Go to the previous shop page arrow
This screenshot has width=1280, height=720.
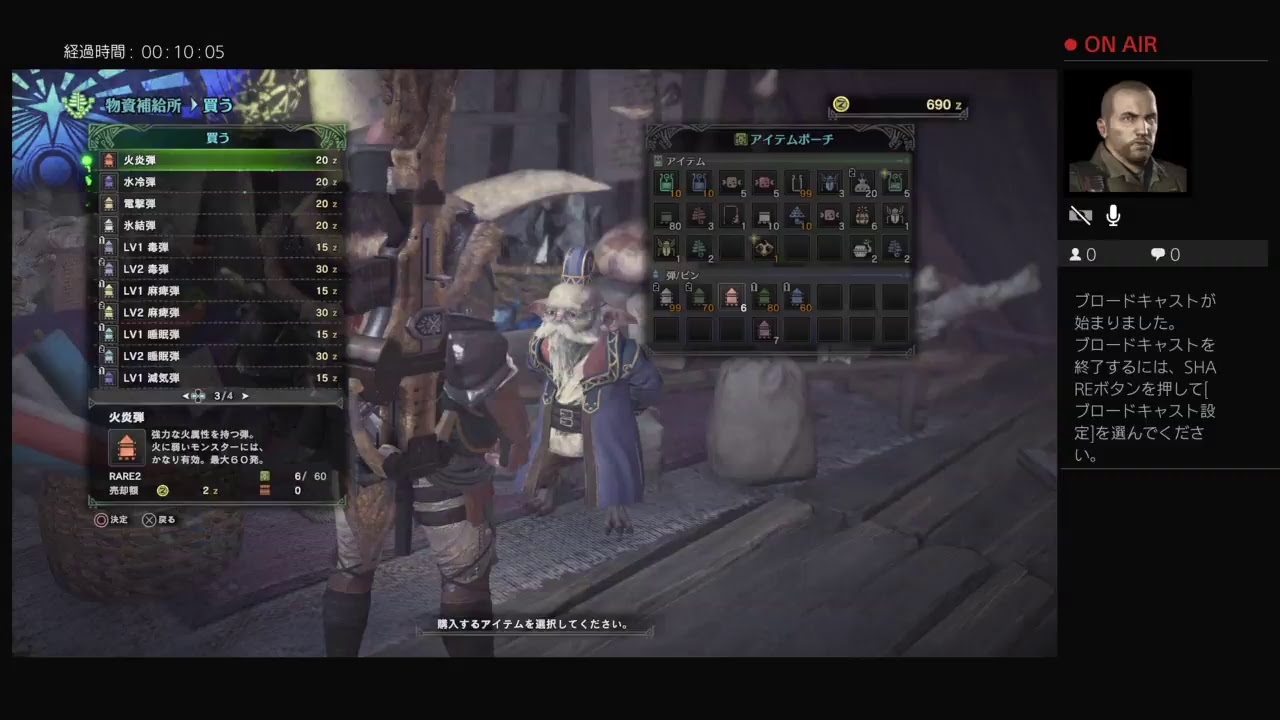(x=185, y=396)
